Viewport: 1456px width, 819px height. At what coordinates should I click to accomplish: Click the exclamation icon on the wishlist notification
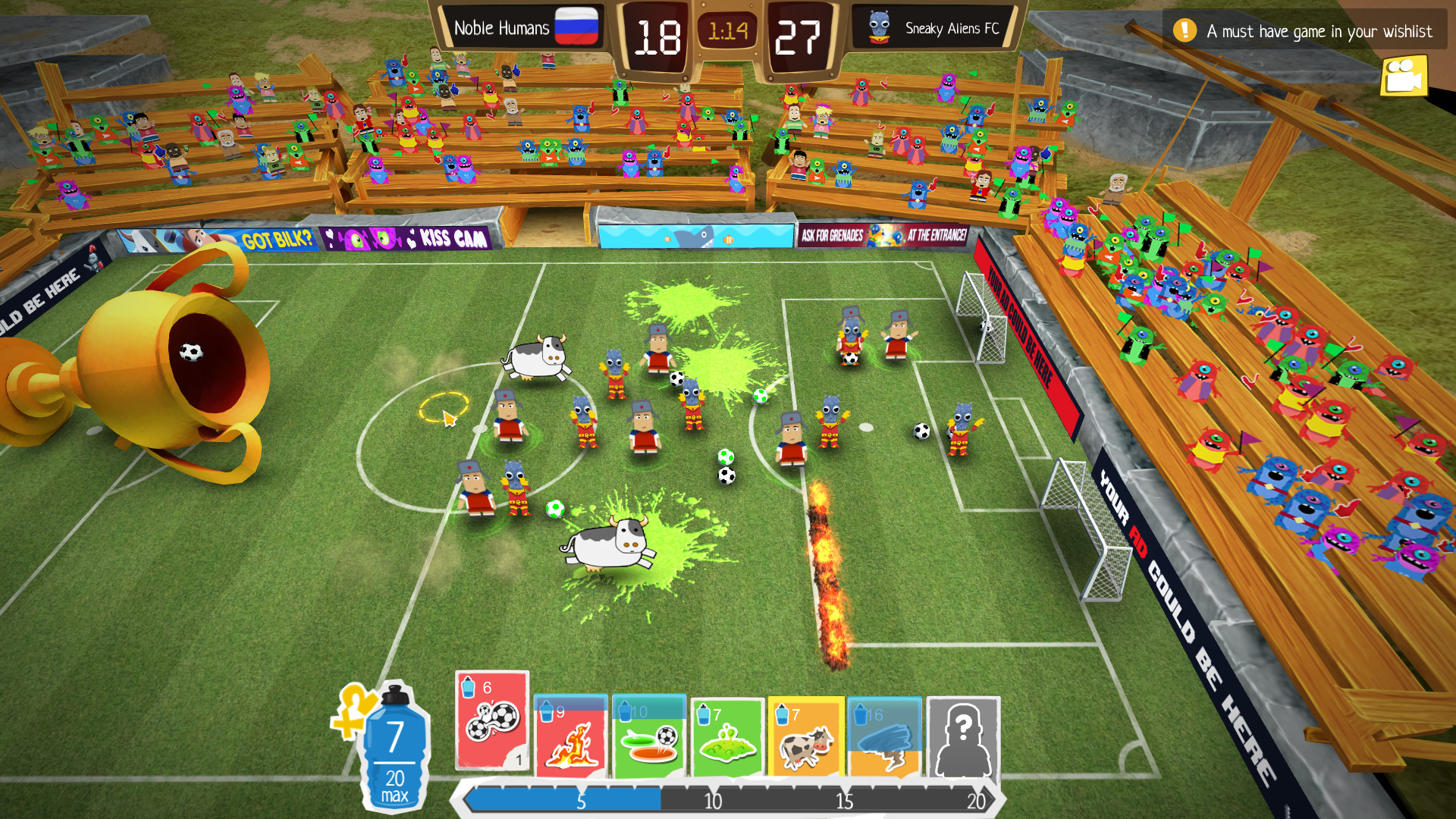point(1184,30)
